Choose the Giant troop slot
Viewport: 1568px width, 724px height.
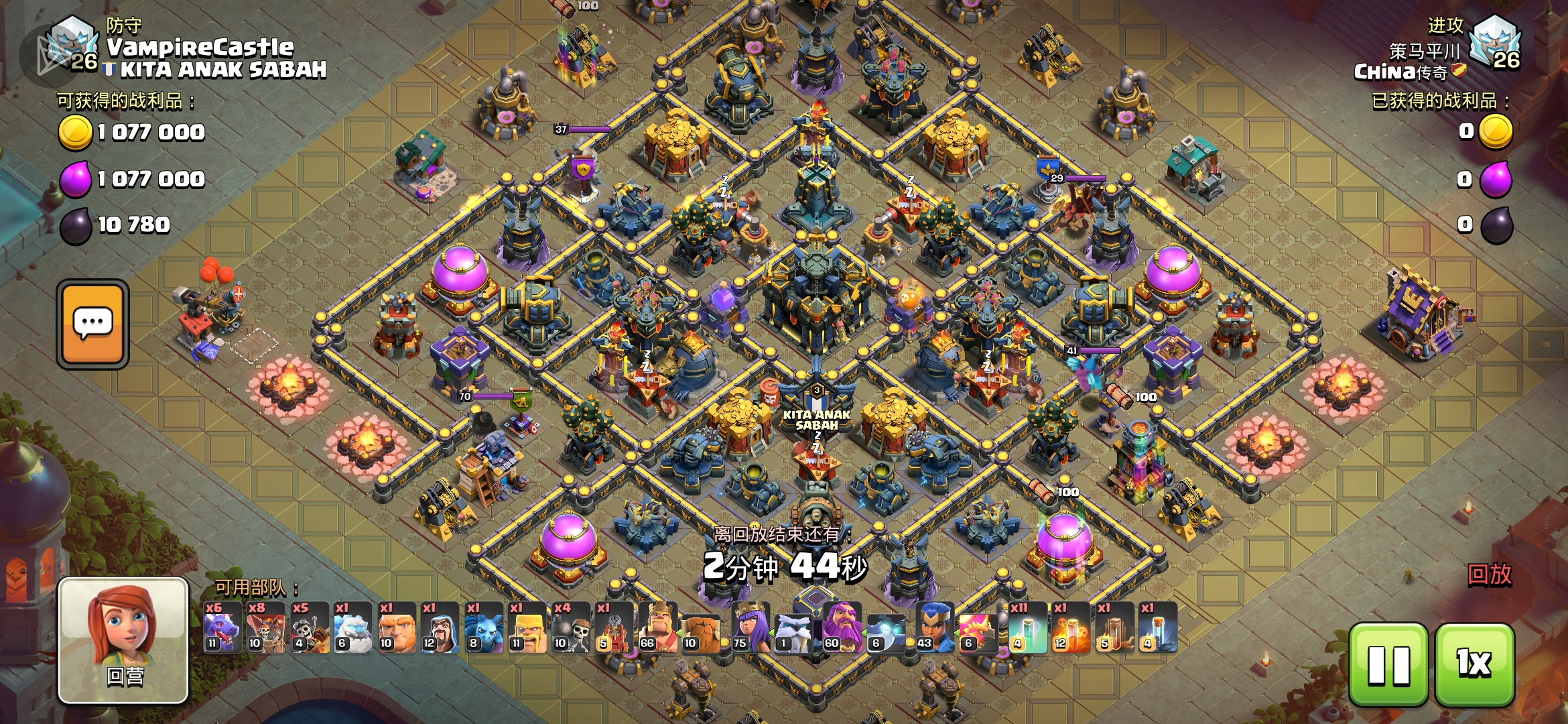[396, 627]
